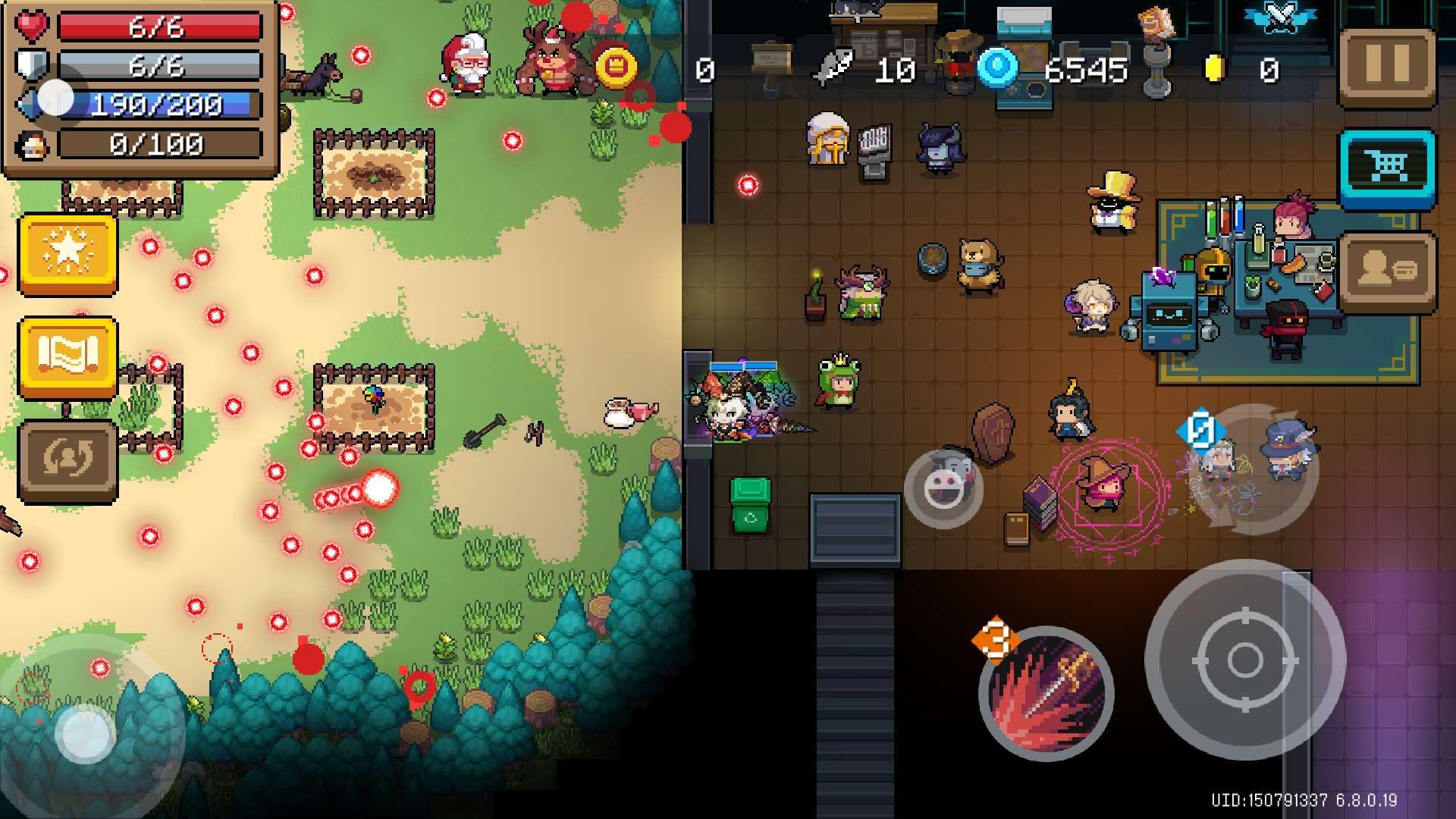Open the smiley emote button
Viewport: 1456px width, 819px height.
click(943, 489)
